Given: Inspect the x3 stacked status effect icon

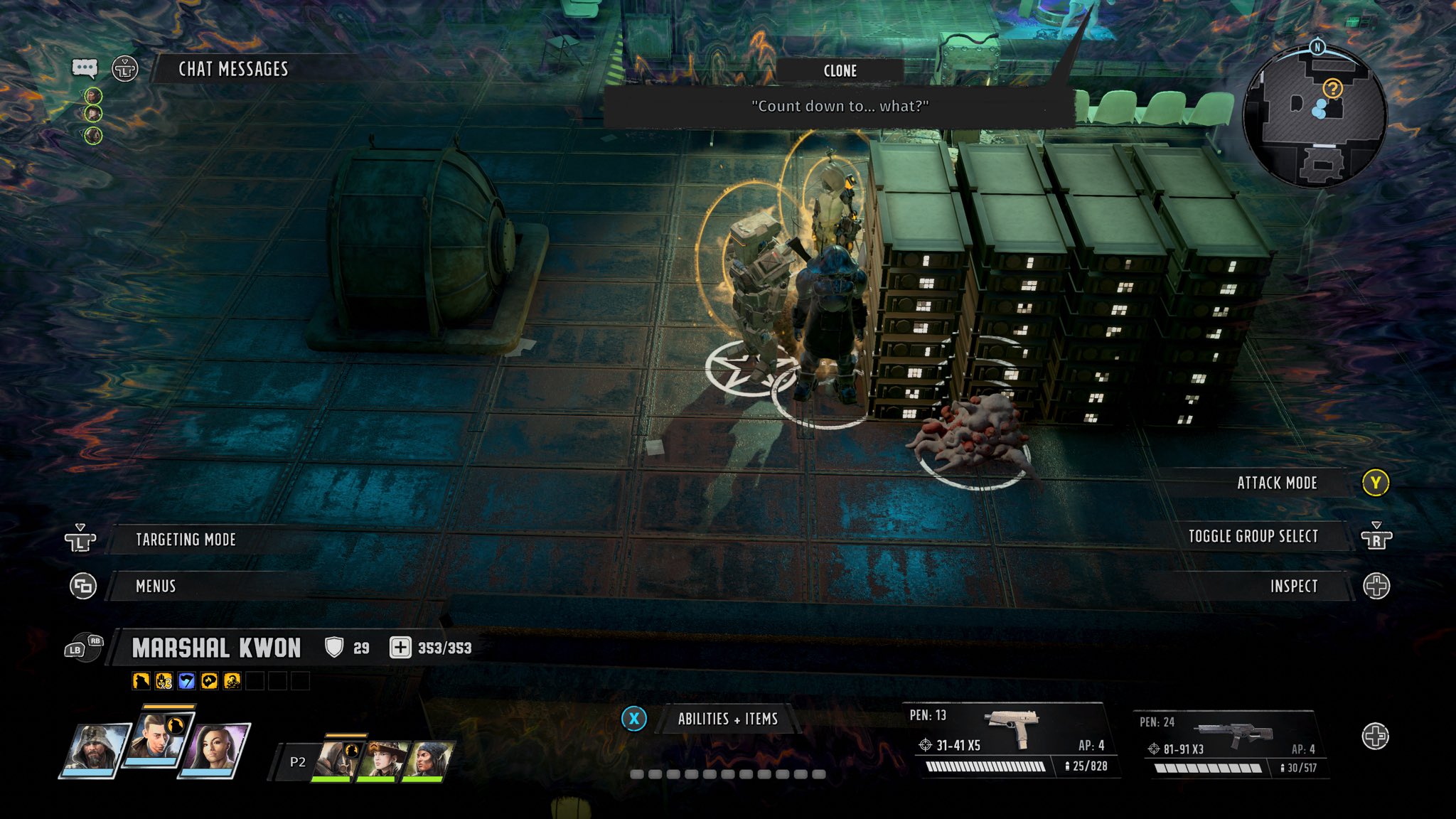Looking at the screenshot, I should 164,682.
